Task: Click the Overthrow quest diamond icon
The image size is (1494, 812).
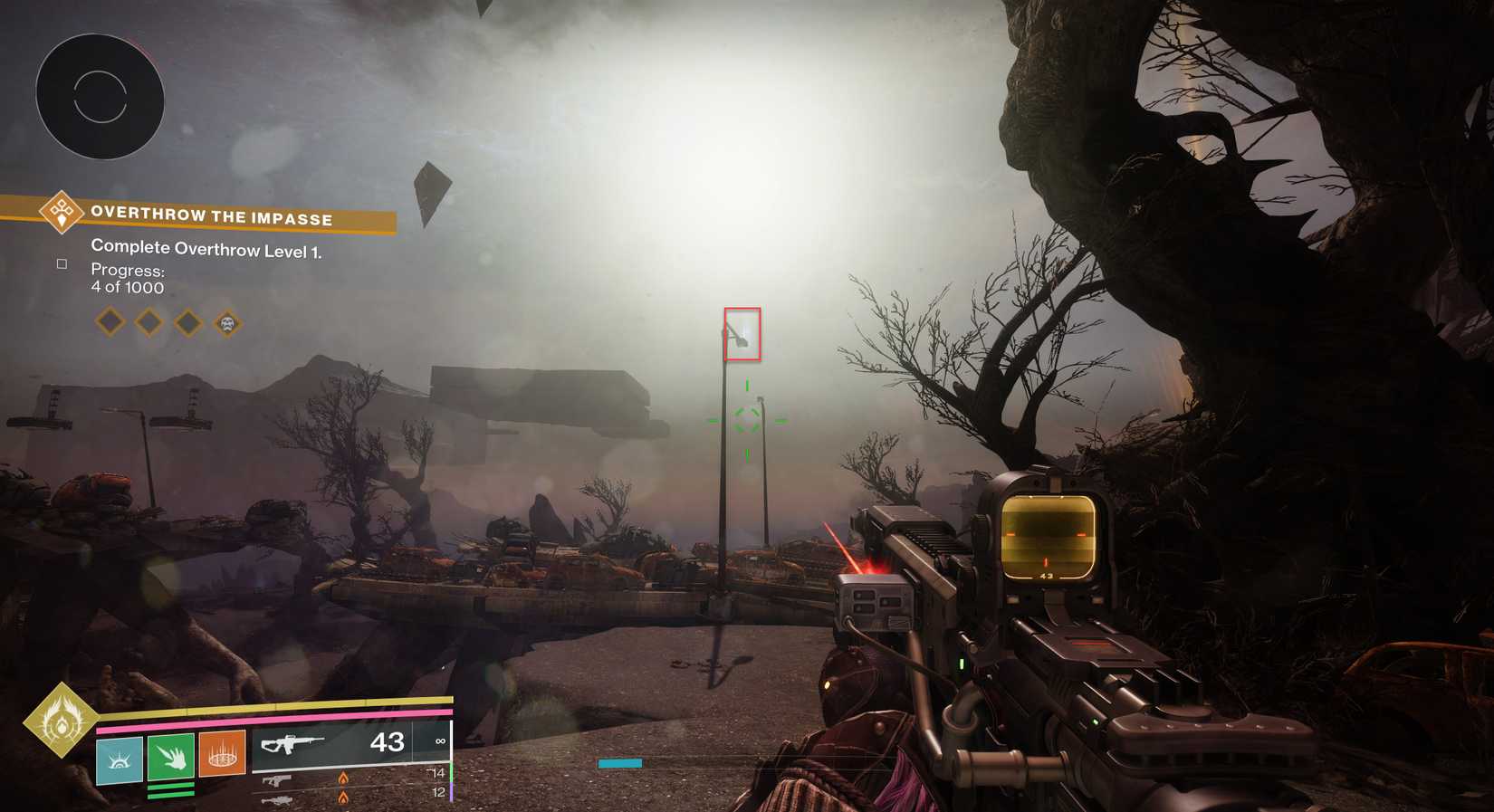Action: (60, 215)
